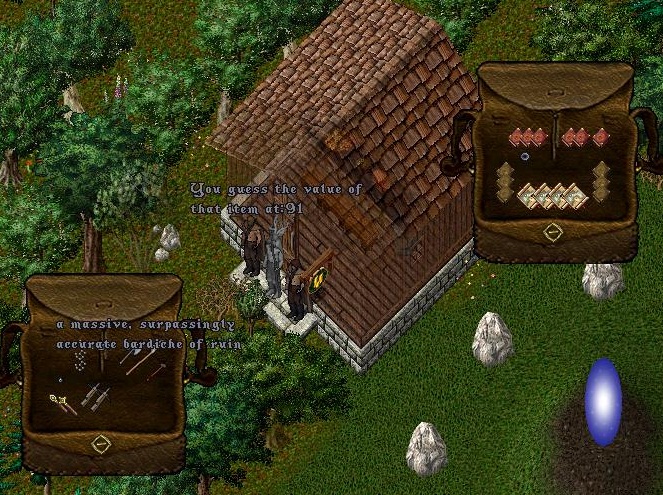The width and height of the screenshot is (663, 495).
Task: Select the leftmost red spellbook
Action: coord(517,137)
